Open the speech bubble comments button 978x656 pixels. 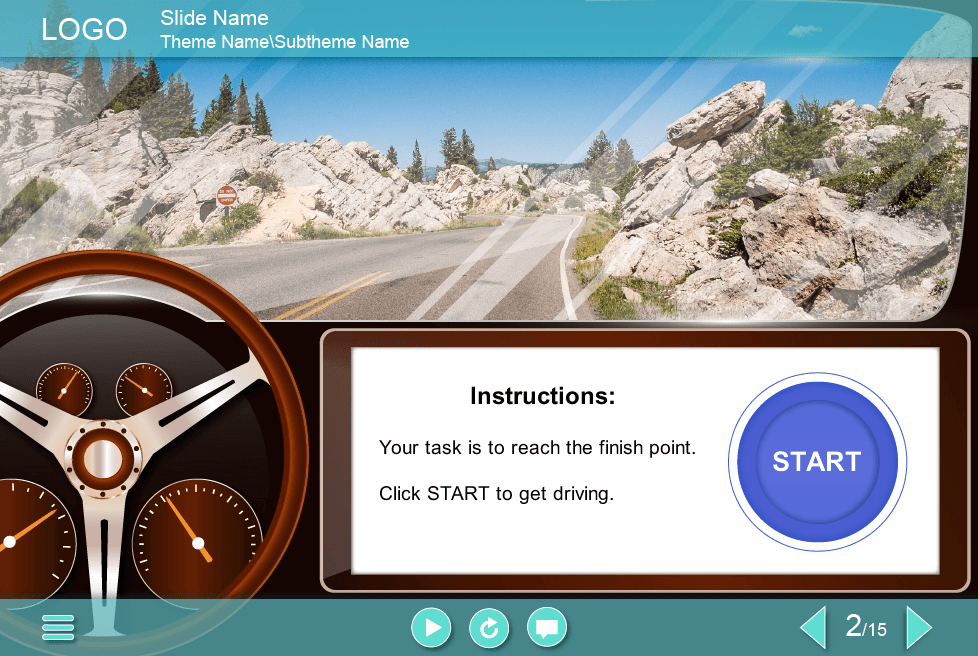pyautogui.click(x=547, y=627)
